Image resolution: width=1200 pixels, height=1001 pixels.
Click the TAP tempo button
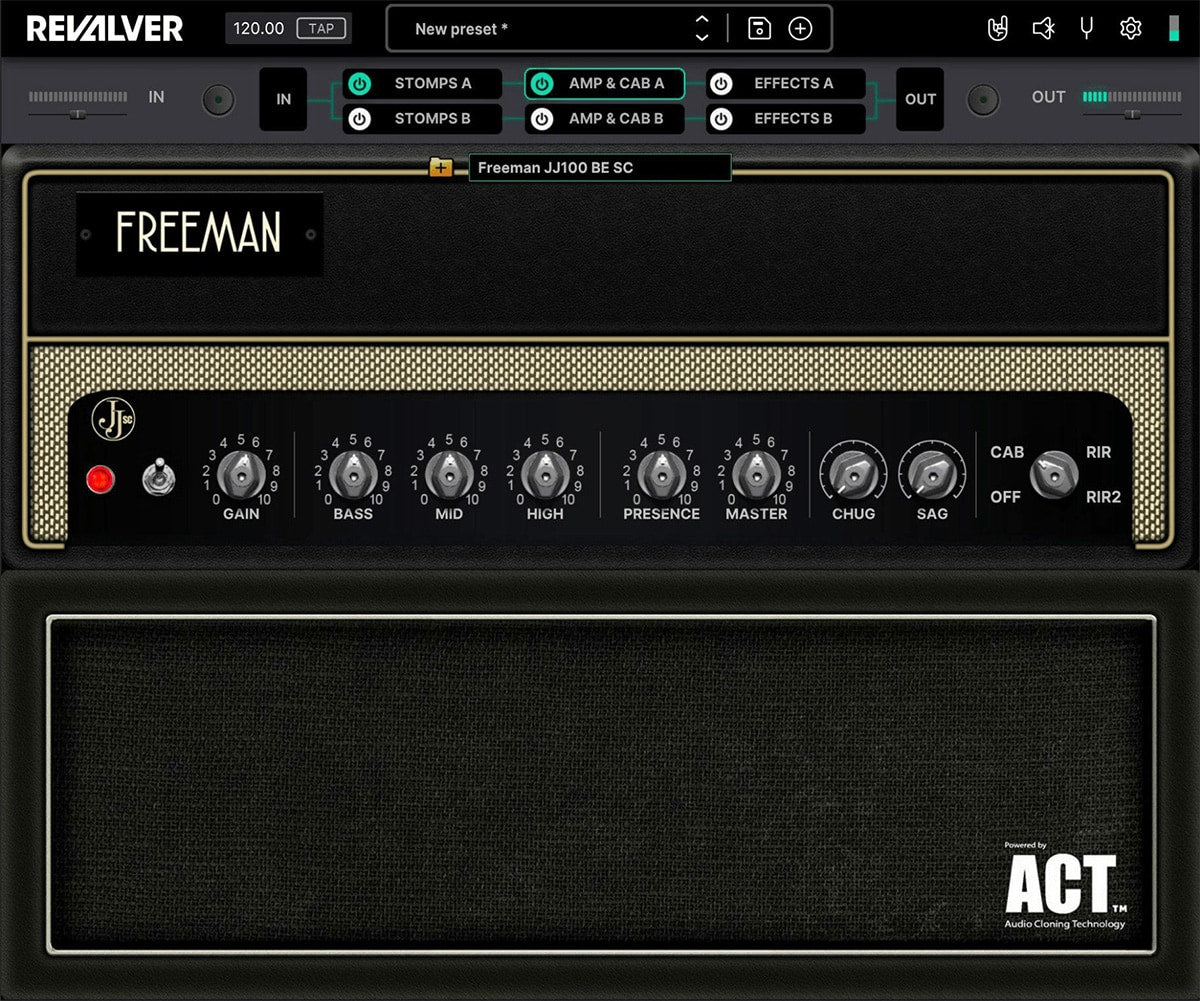click(x=321, y=28)
